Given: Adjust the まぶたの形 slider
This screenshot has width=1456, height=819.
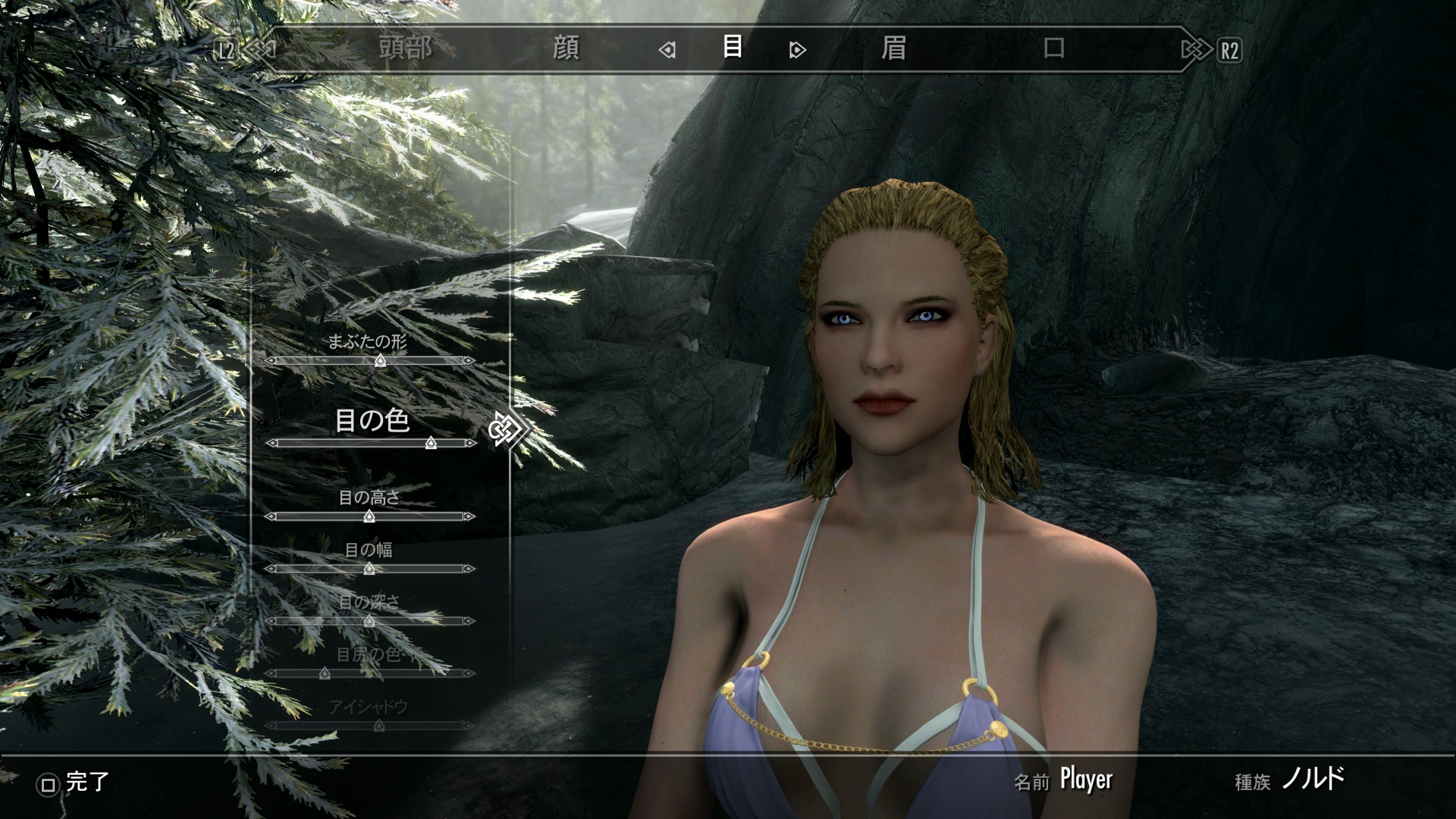Looking at the screenshot, I should [380, 361].
